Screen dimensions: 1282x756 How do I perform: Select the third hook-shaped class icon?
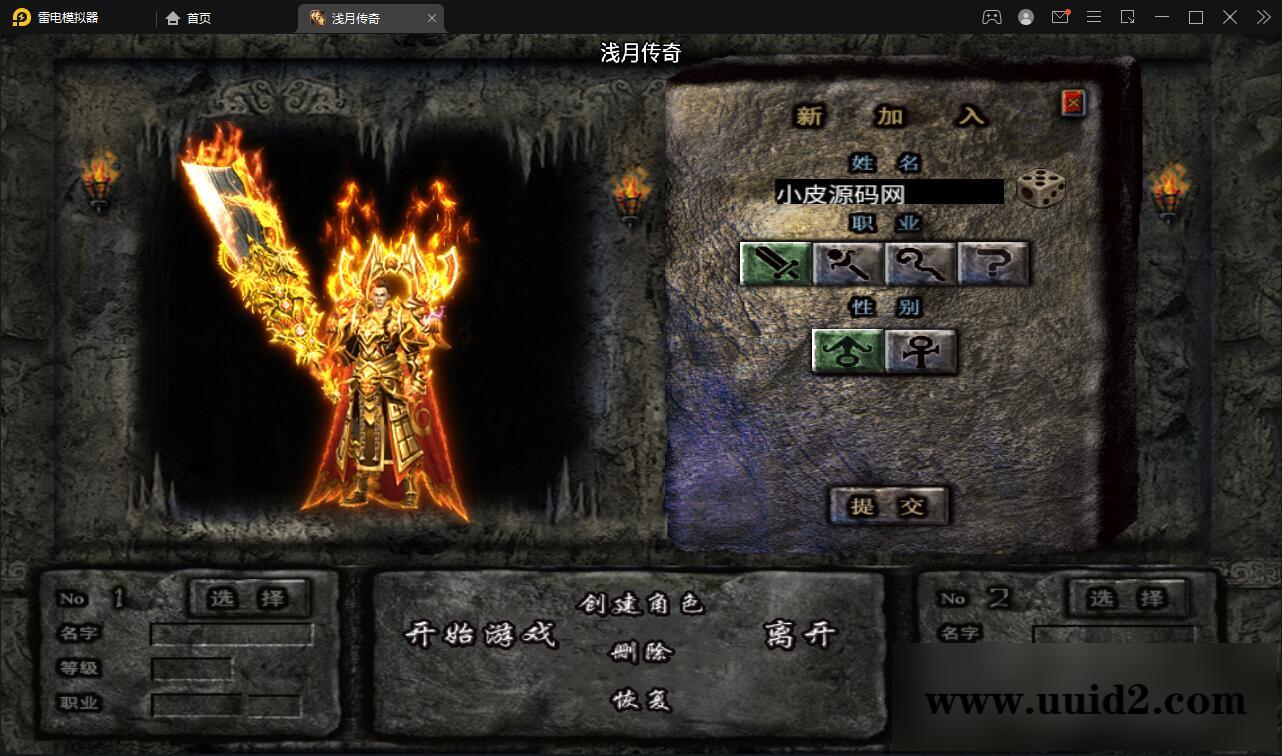[x=919, y=264]
